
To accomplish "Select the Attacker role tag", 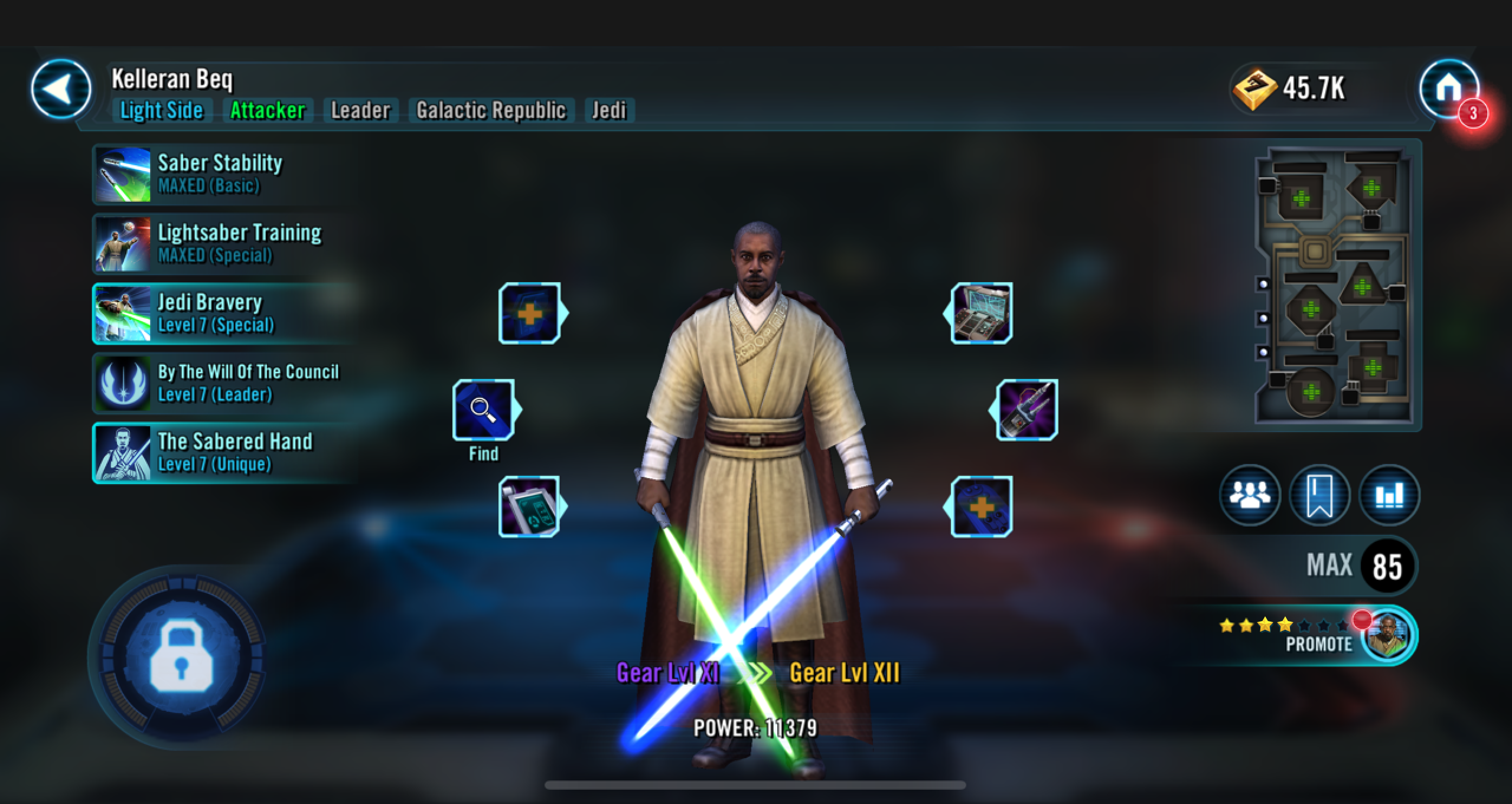I will [268, 110].
